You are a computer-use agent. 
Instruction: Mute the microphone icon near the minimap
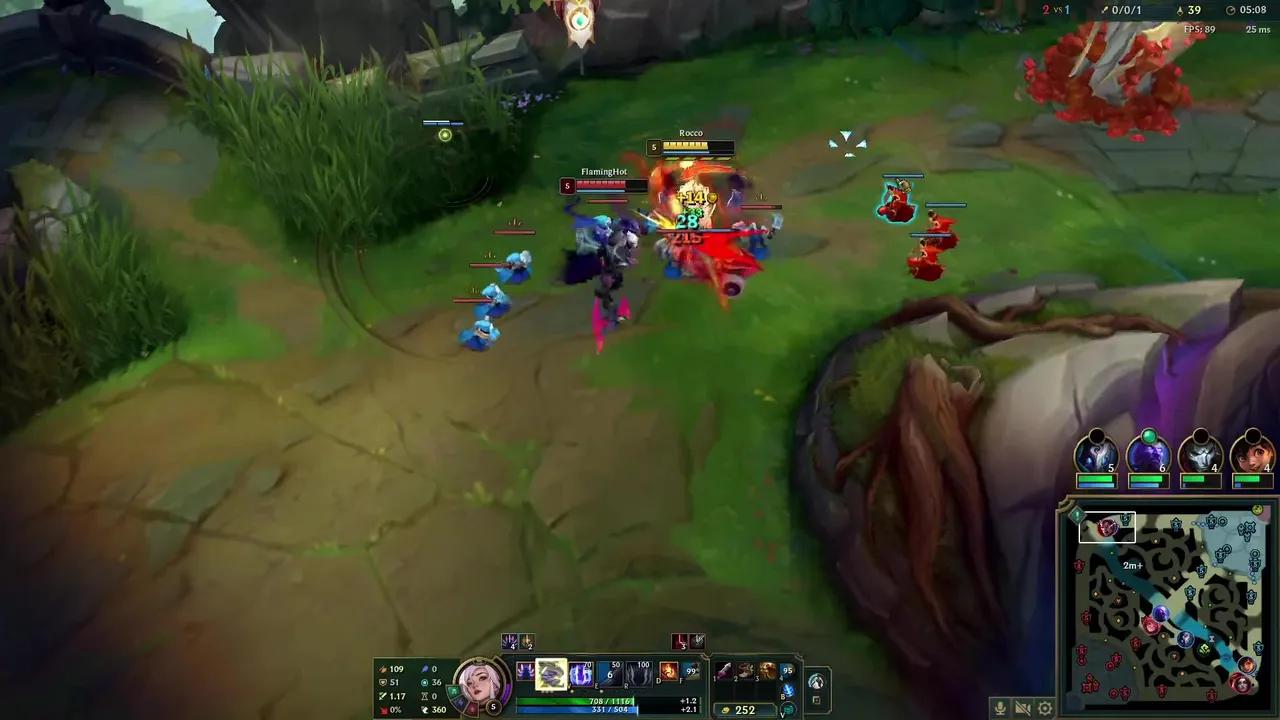pos(999,707)
